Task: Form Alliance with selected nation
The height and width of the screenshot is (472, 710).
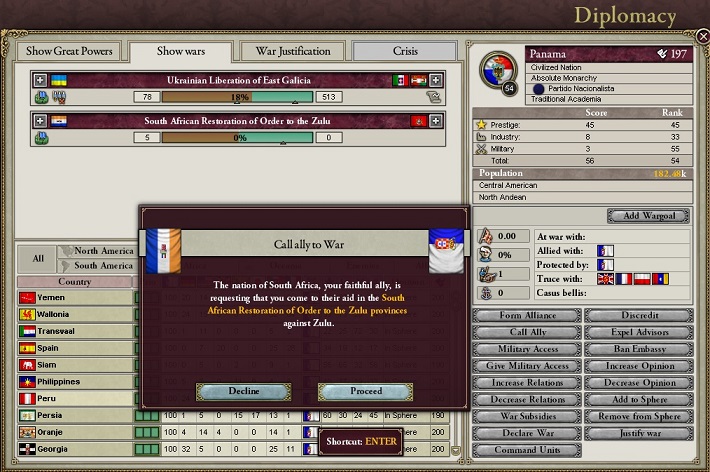Action: click(x=526, y=316)
